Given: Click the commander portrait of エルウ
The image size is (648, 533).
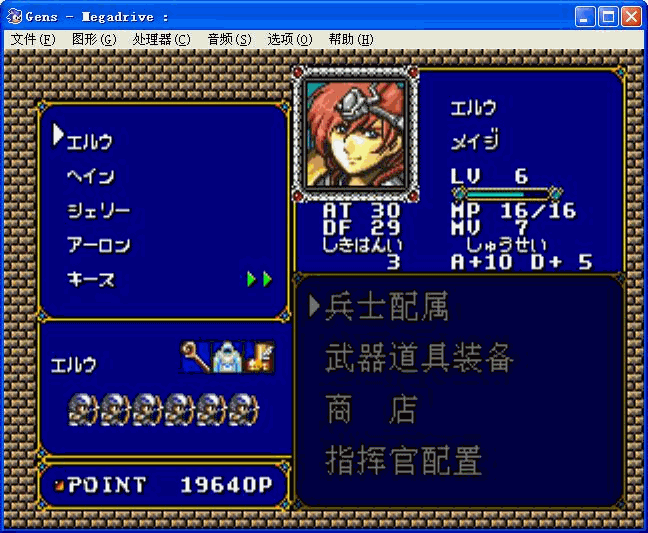Looking at the screenshot, I should click(x=355, y=128).
